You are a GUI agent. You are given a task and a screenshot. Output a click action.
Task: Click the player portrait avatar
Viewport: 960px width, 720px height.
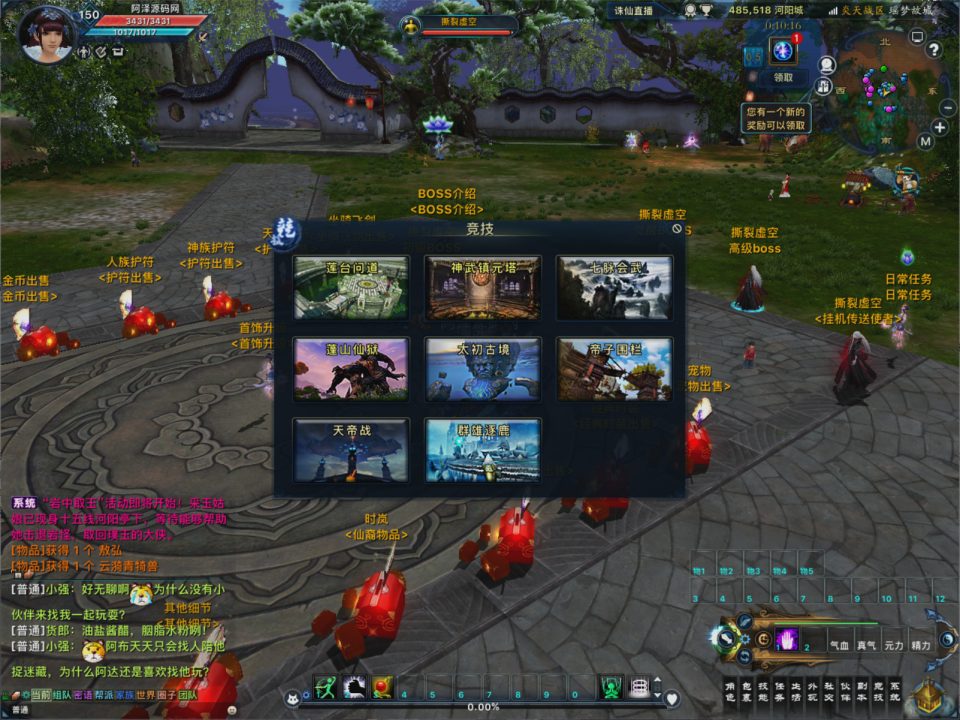coord(47,36)
